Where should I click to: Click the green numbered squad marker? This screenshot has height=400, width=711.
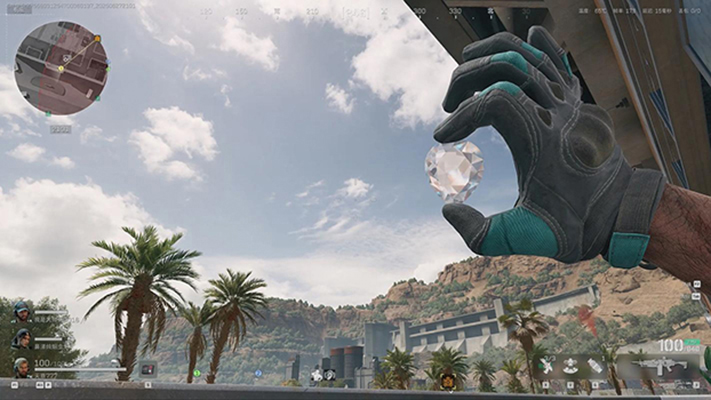pyautogui.click(x=196, y=373)
